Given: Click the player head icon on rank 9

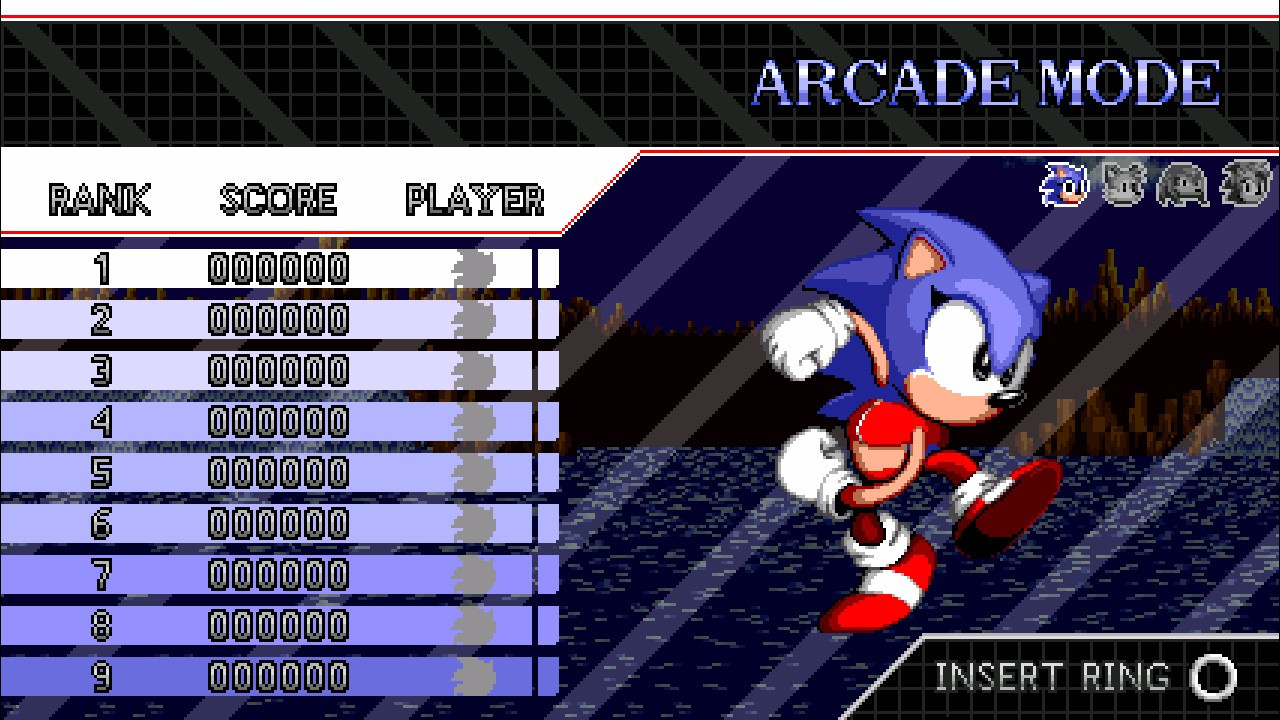Looking at the screenshot, I should tap(473, 675).
